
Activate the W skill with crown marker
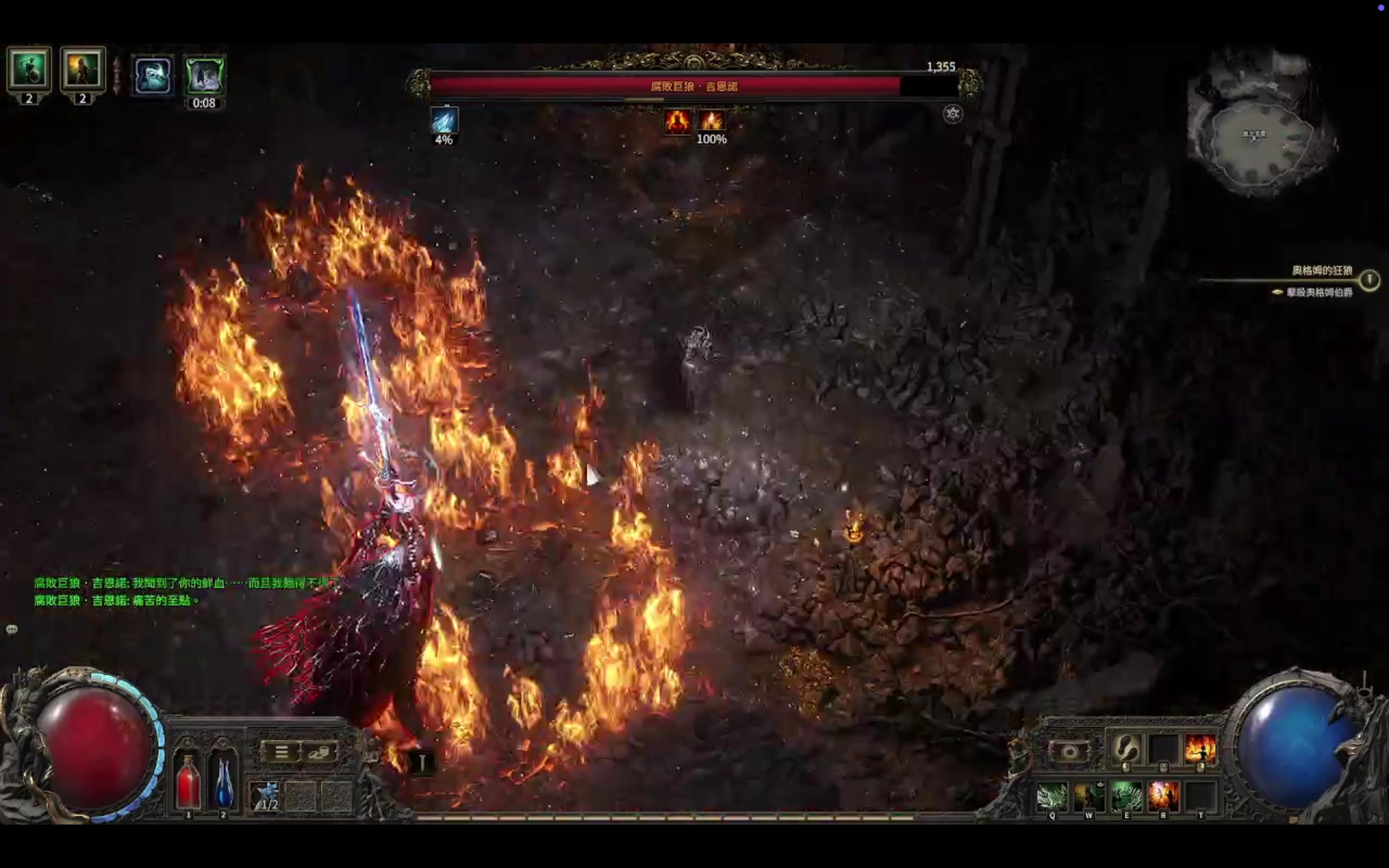pos(1089,796)
